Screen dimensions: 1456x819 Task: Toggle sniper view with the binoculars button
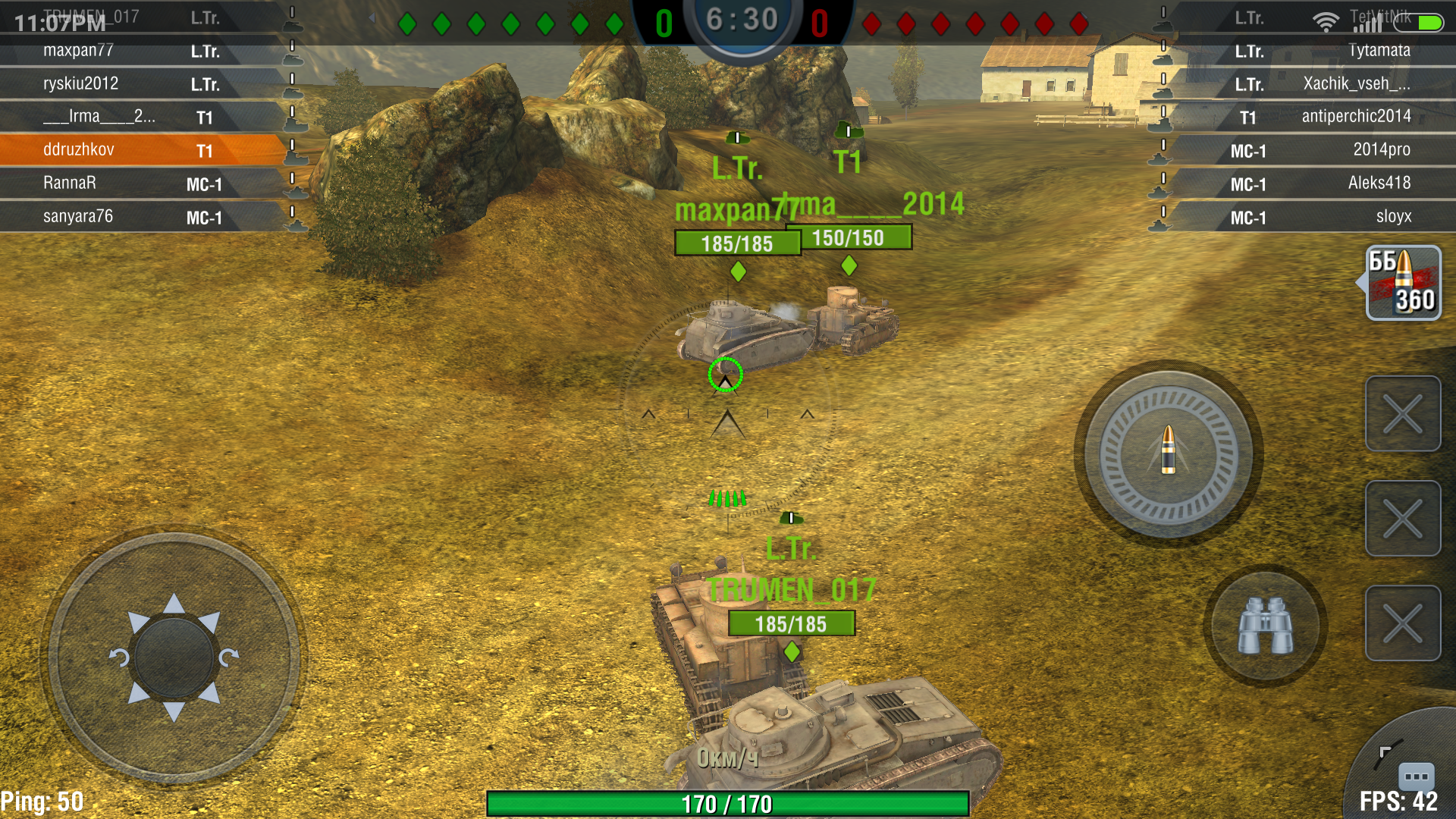pyautogui.click(x=1265, y=626)
